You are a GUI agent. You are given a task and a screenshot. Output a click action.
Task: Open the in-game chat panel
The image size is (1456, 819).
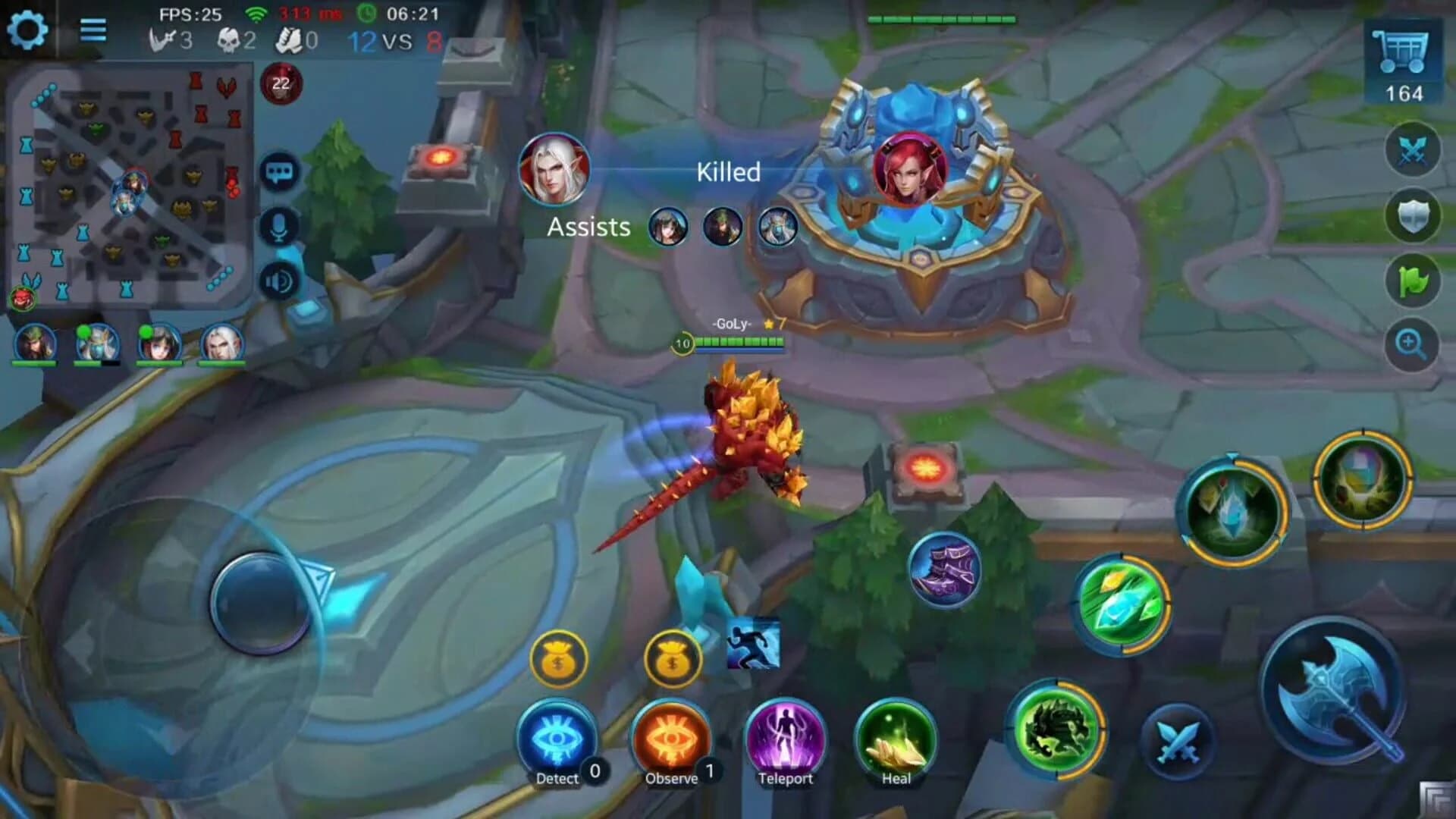(x=279, y=173)
